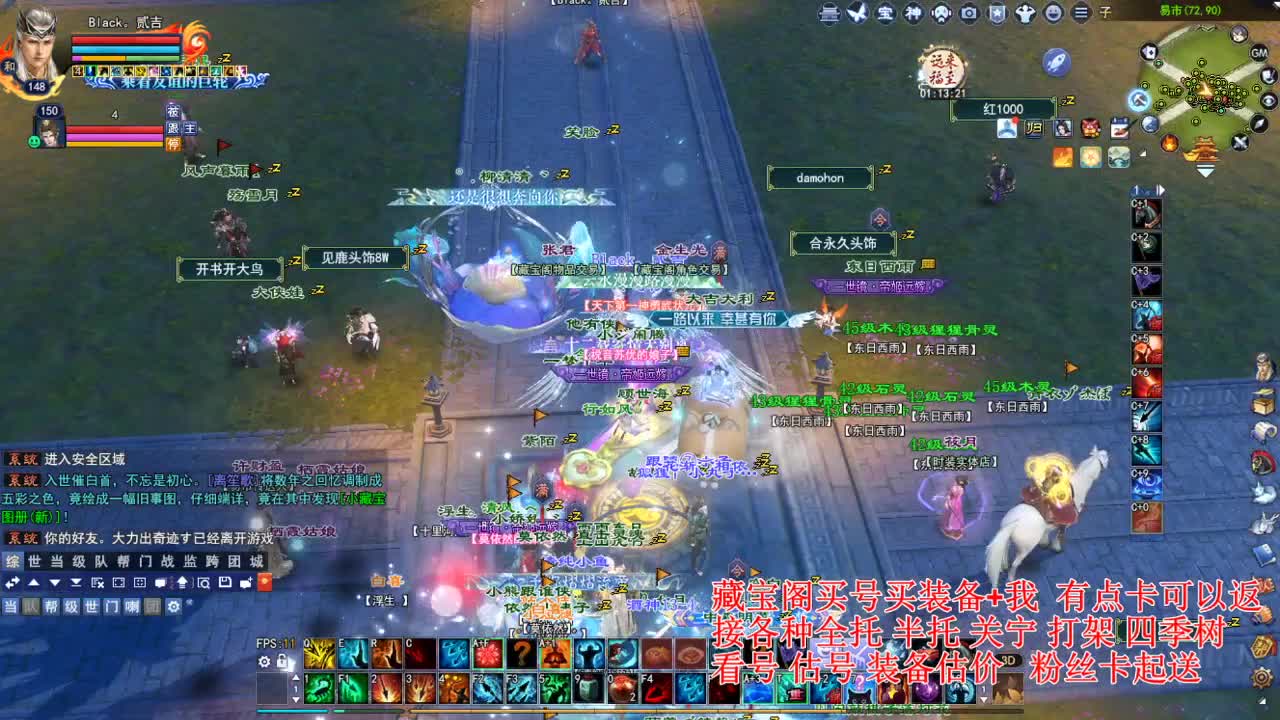Expand chat history with the up arrow icon
This screenshot has height=720, width=1280.
[32, 583]
